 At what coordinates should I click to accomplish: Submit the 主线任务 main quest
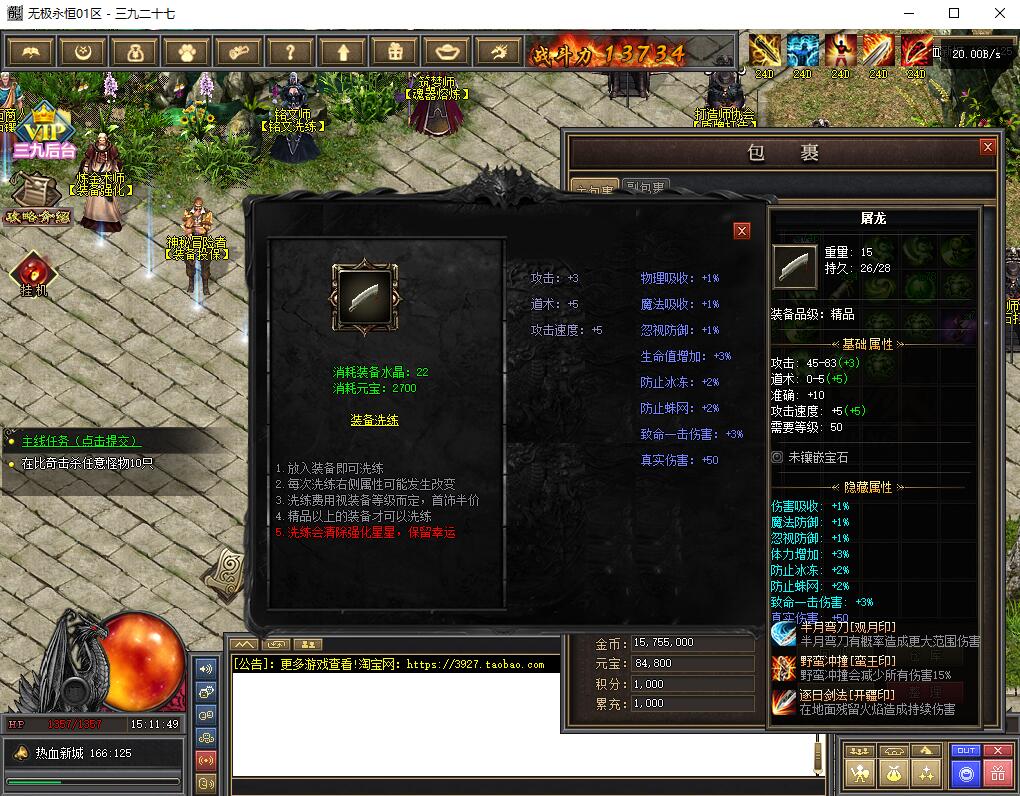coord(81,440)
